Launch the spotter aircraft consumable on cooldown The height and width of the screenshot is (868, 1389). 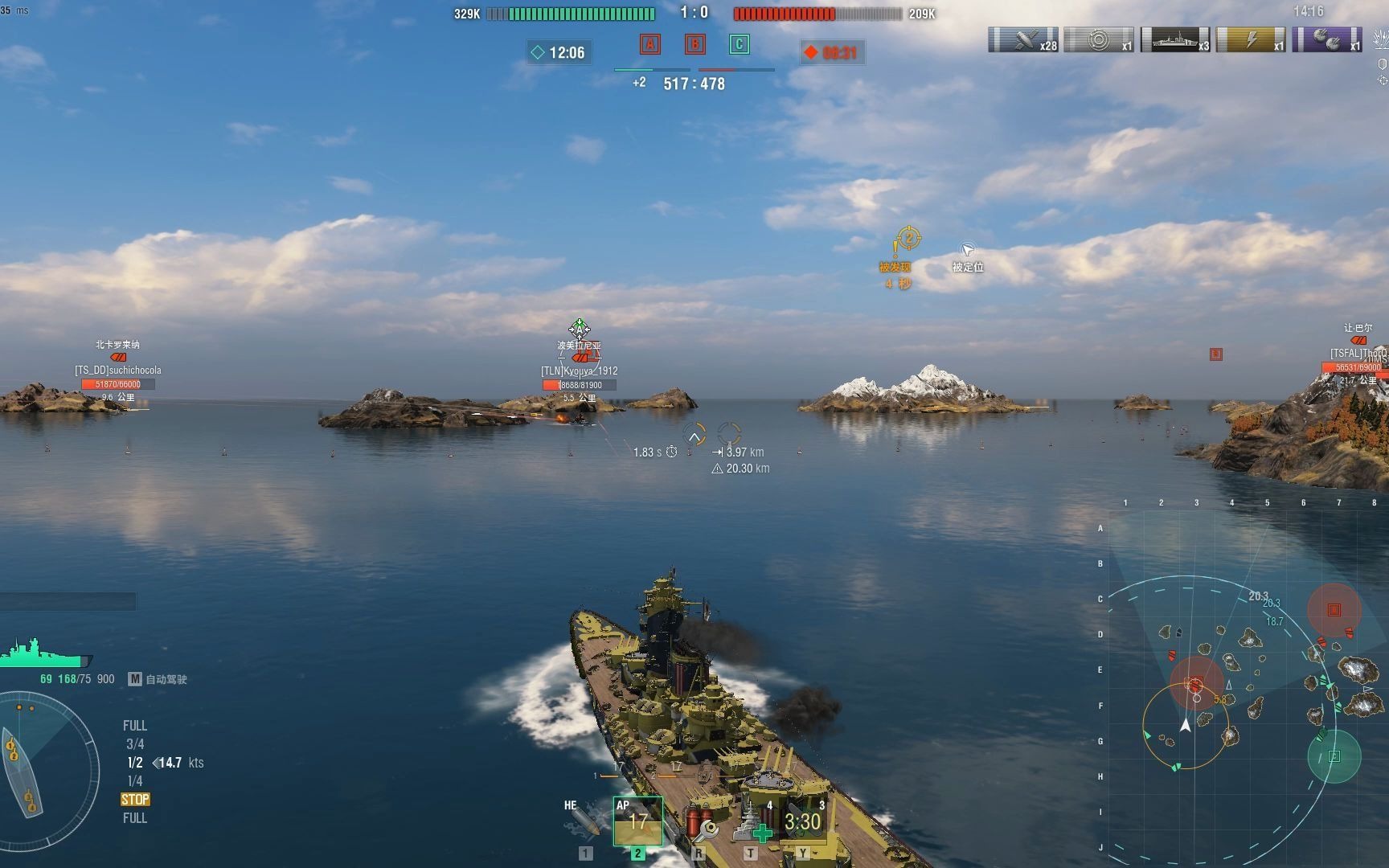tap(803, 821)
